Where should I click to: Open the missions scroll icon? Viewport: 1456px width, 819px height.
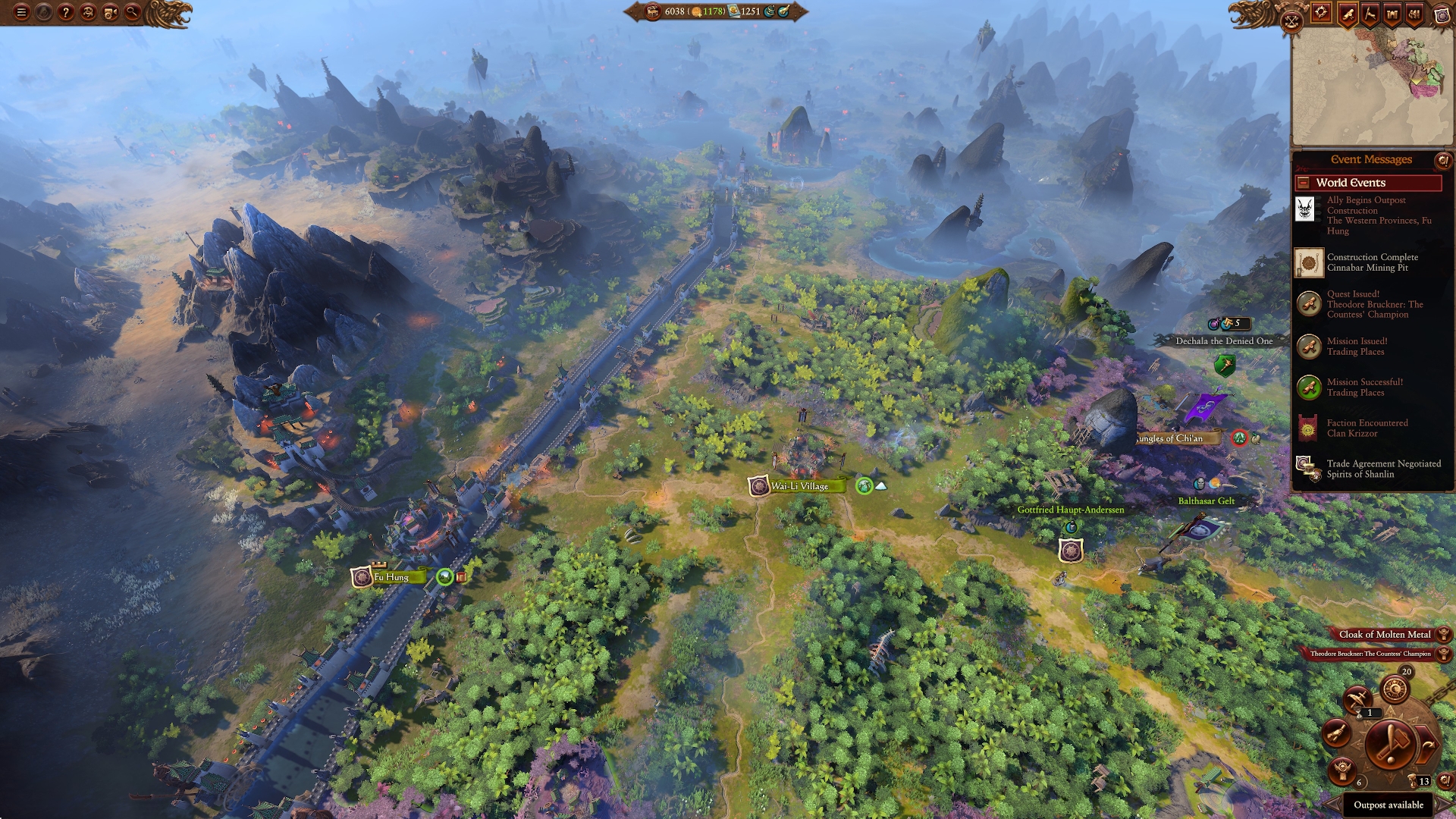point(1348,14)
